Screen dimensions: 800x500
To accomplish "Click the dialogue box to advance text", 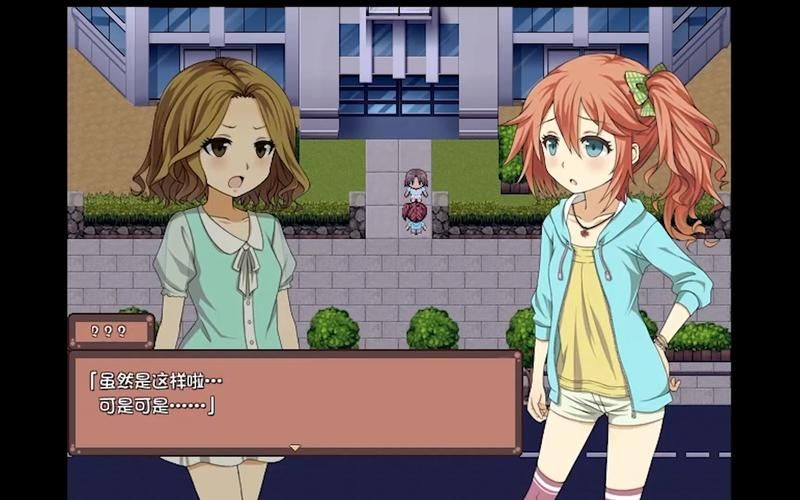I will tap(295, 400).
